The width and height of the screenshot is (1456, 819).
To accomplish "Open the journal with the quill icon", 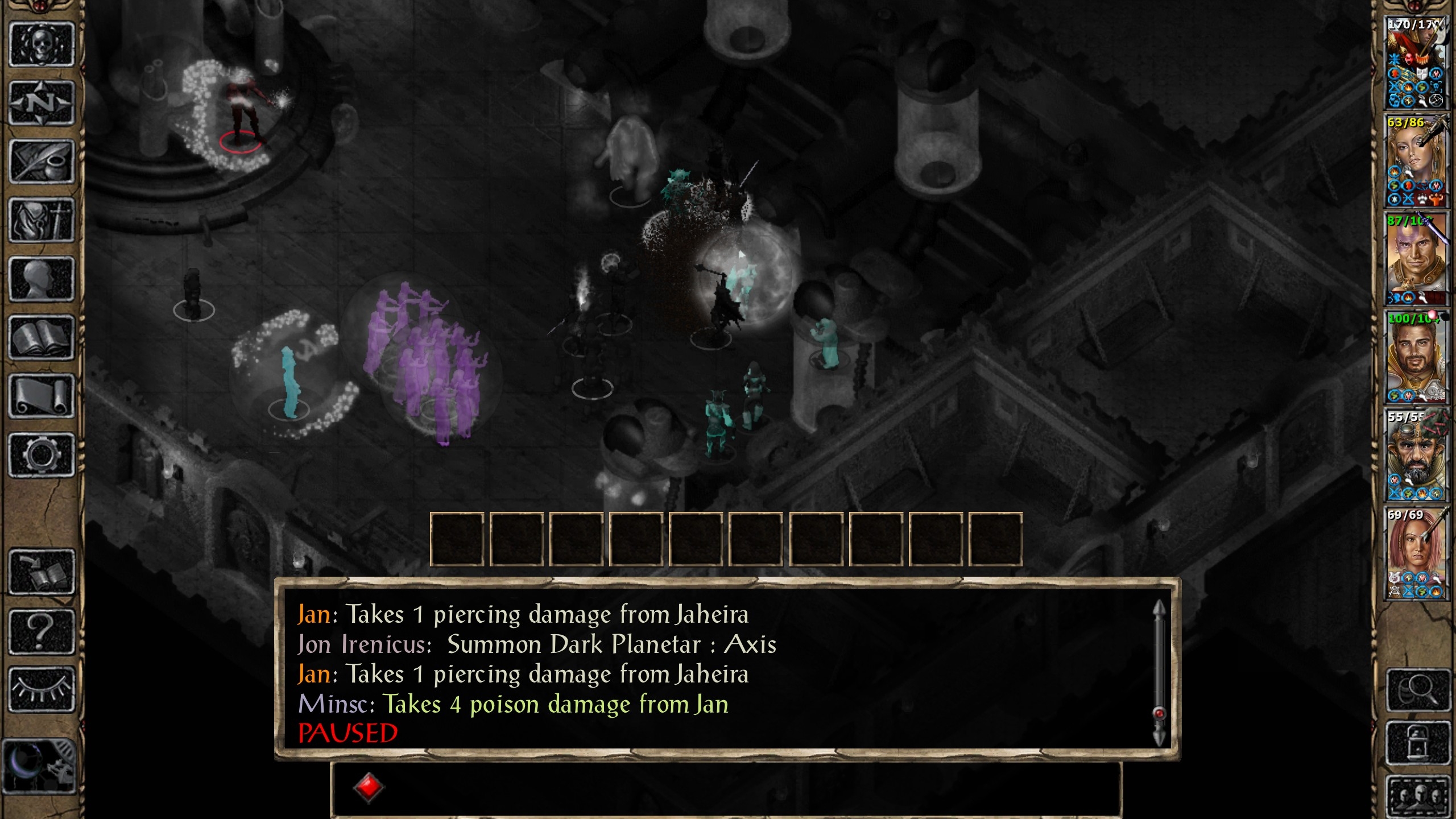I will (x=42, y=162).
